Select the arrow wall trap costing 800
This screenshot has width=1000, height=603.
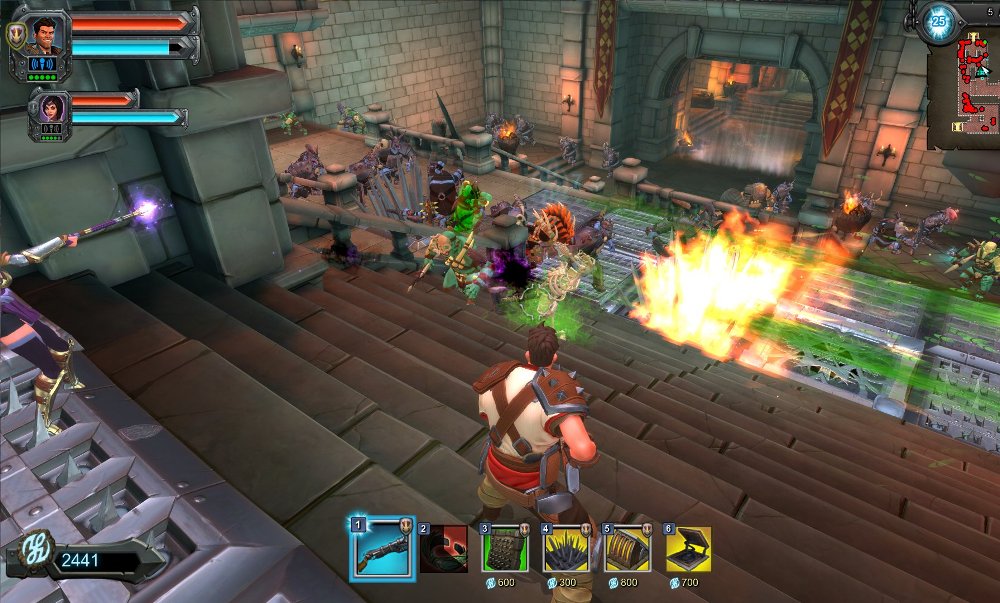pos(627,549)
